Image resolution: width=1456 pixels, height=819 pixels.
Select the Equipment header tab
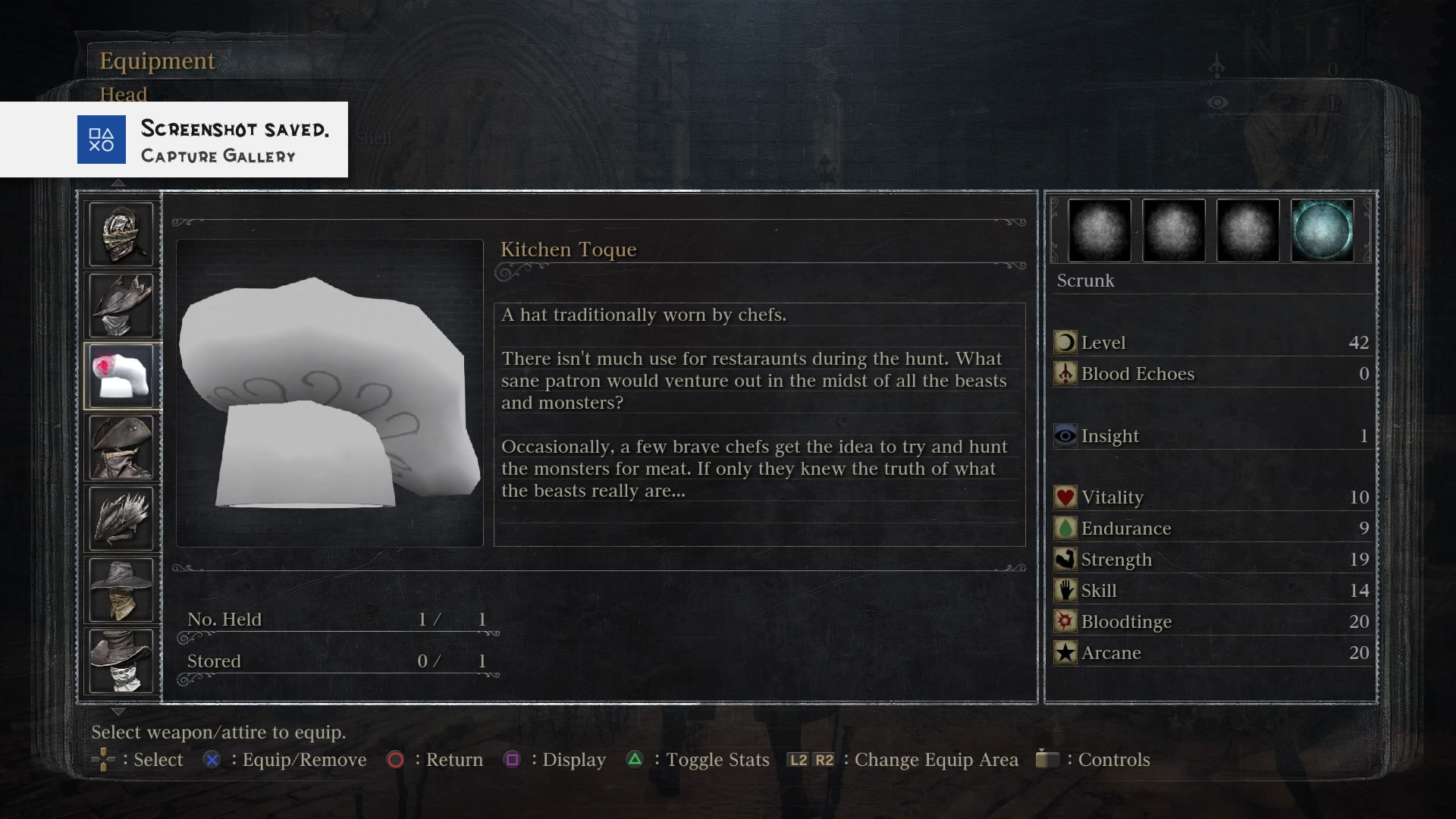(157, 61)
